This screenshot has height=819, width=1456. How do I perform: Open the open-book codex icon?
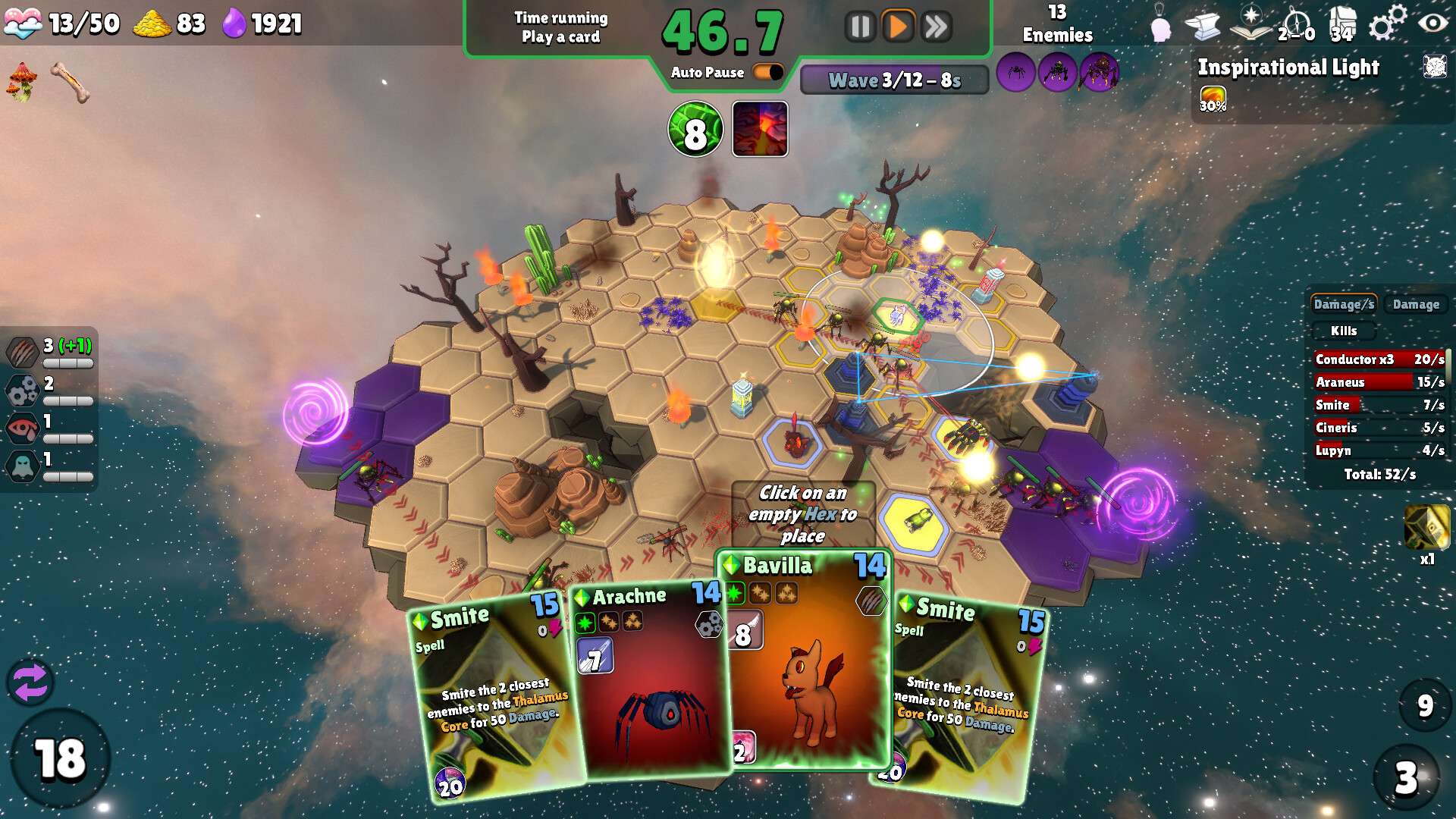(1250, 24)
